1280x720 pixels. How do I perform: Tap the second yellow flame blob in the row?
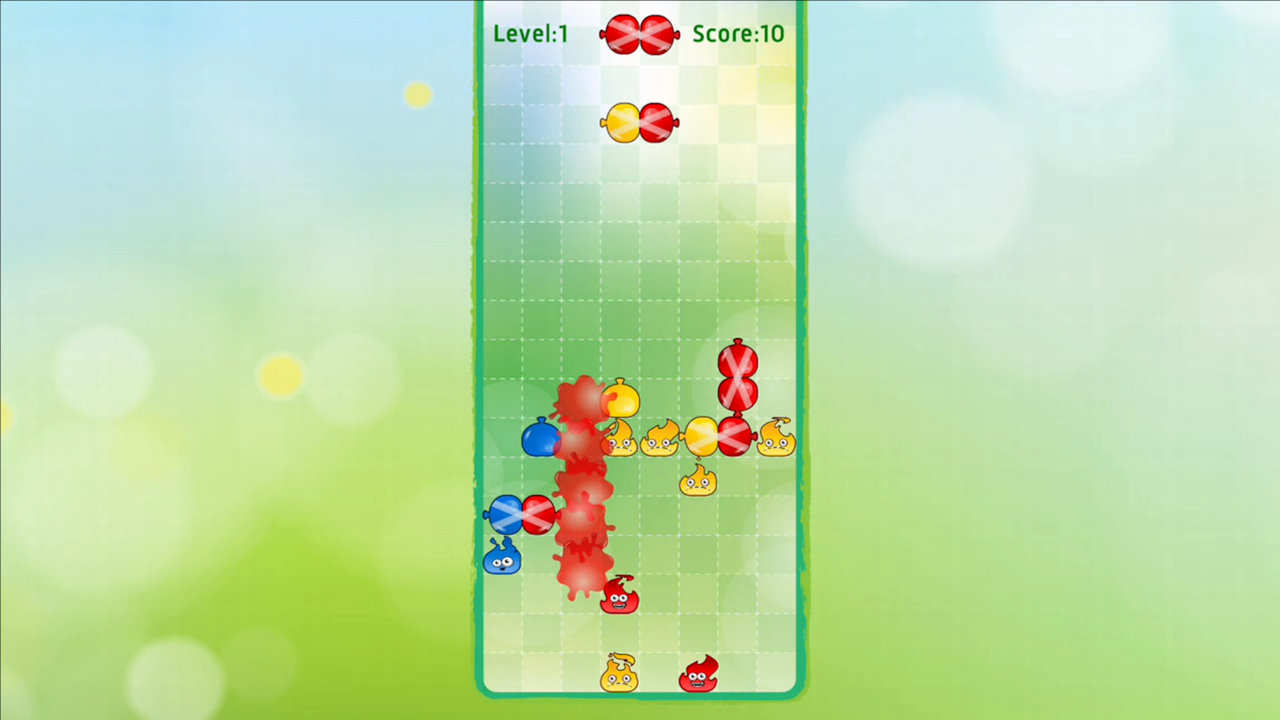click(662, 438)
